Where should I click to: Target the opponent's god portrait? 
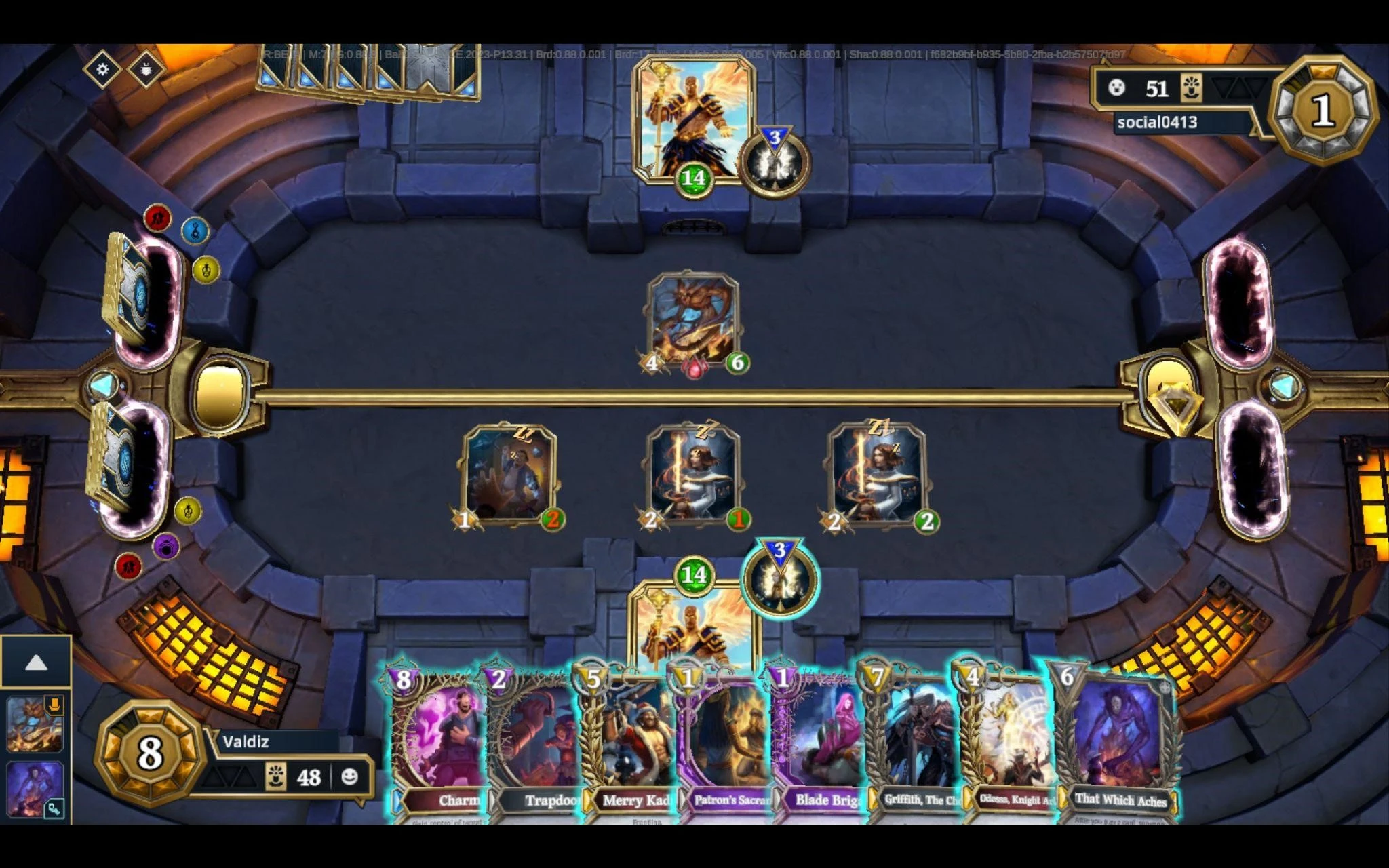[692, 119]
